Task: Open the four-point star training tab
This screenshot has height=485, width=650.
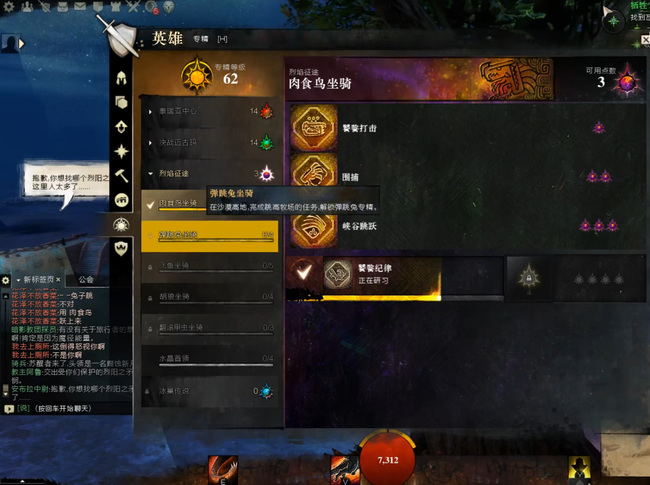Action: pos(122,151)
